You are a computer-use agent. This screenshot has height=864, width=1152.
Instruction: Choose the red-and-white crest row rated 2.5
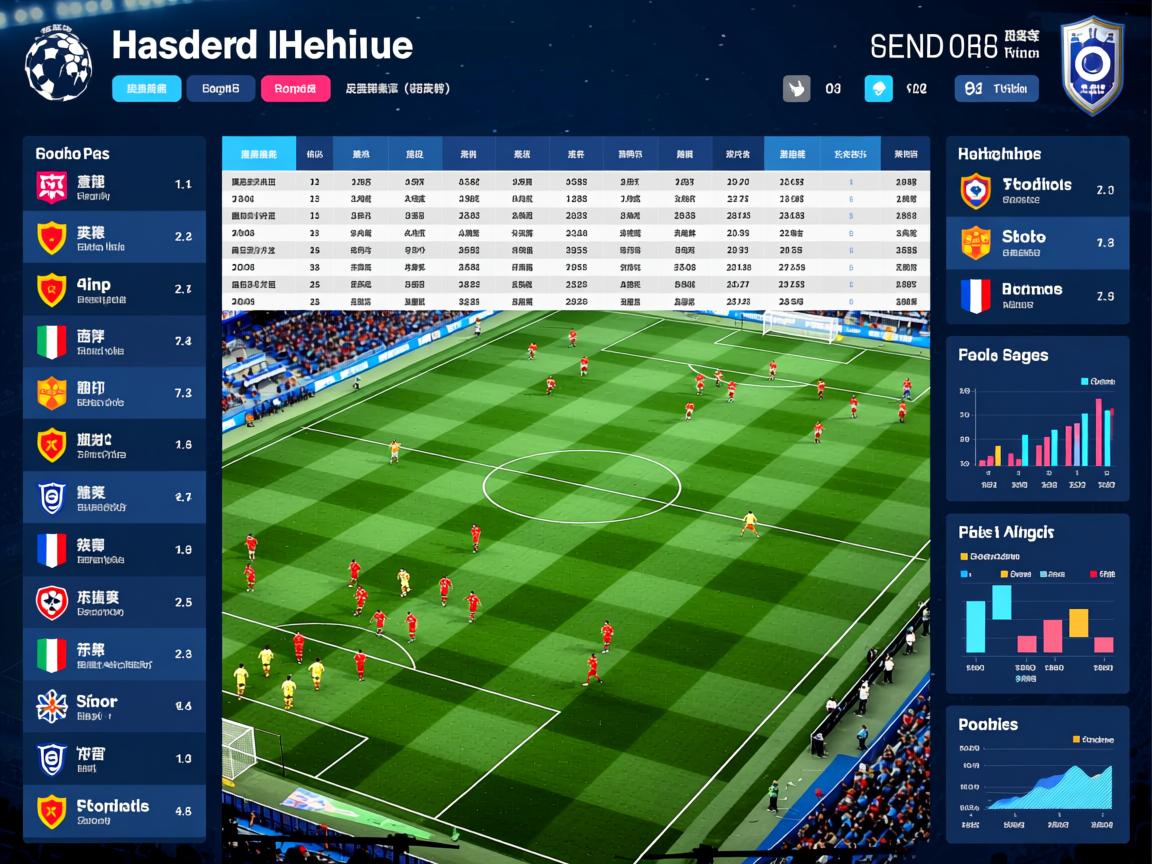tap(114, 602)
